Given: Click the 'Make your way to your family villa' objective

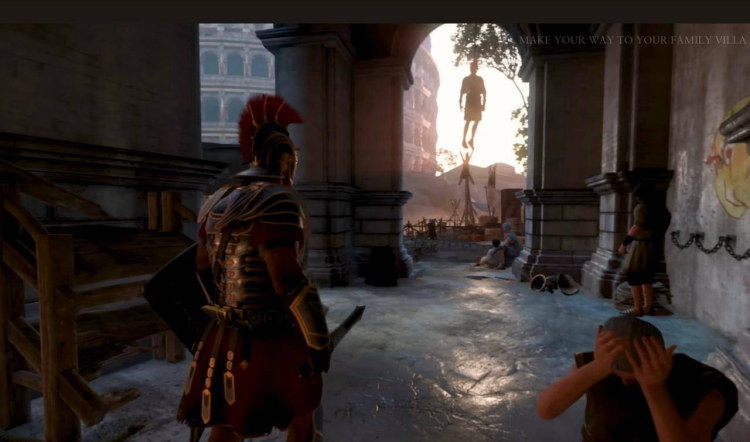Looking at the screenshot, I should 631,40.
